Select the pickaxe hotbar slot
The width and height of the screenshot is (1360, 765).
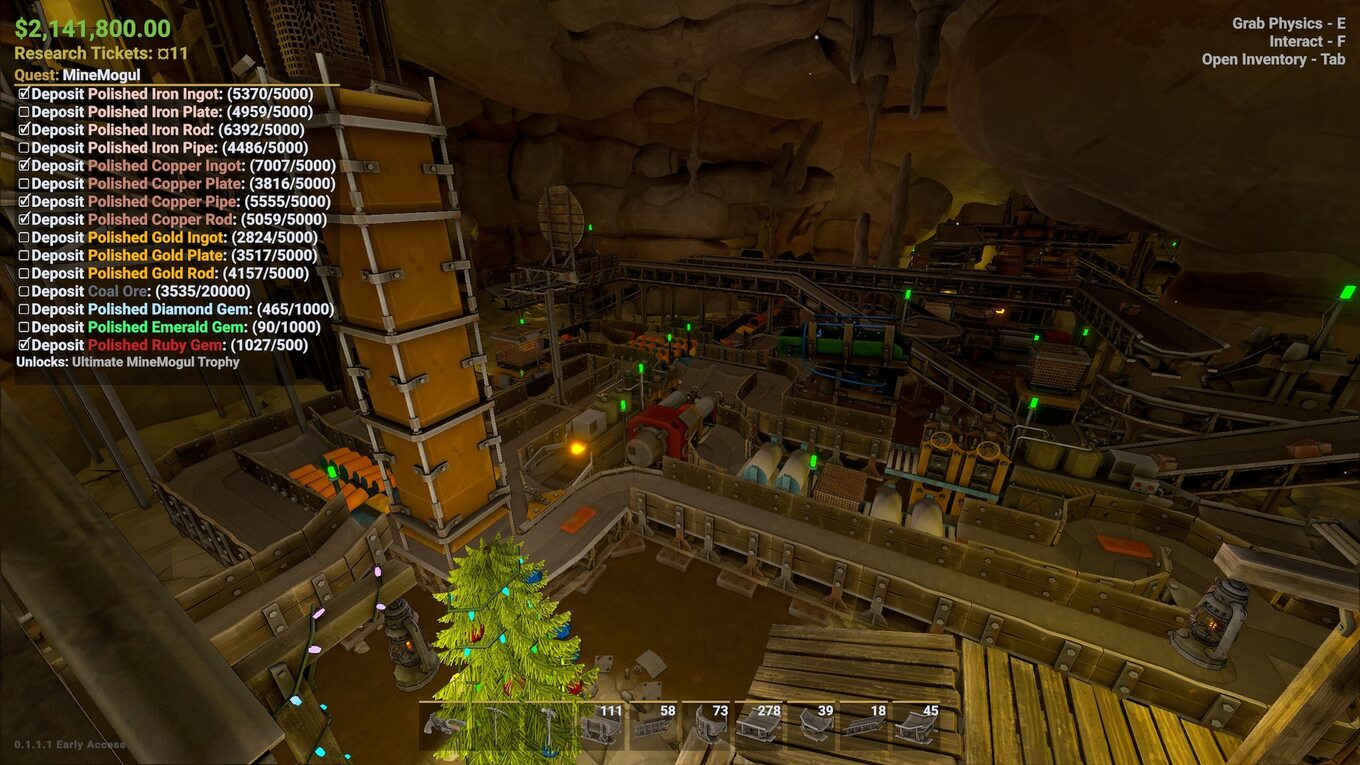point(498,725)
